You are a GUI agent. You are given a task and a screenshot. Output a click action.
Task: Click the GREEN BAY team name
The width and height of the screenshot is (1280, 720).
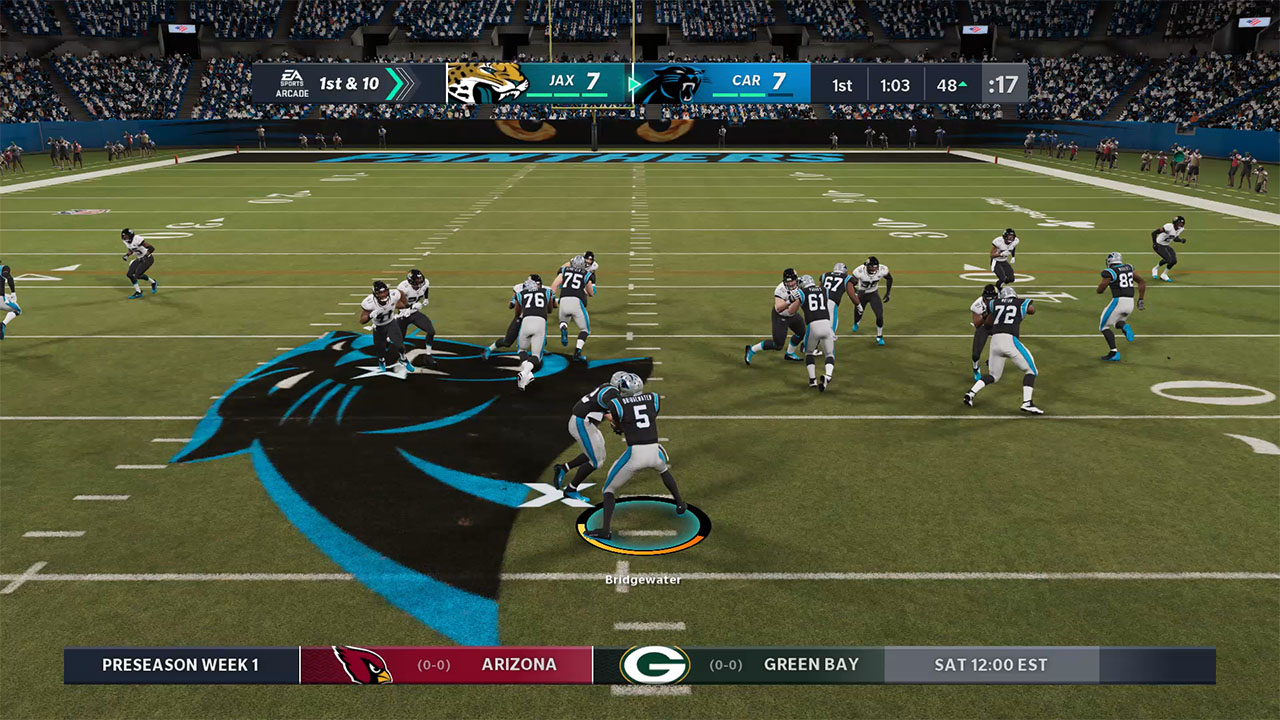coord(812,663)
